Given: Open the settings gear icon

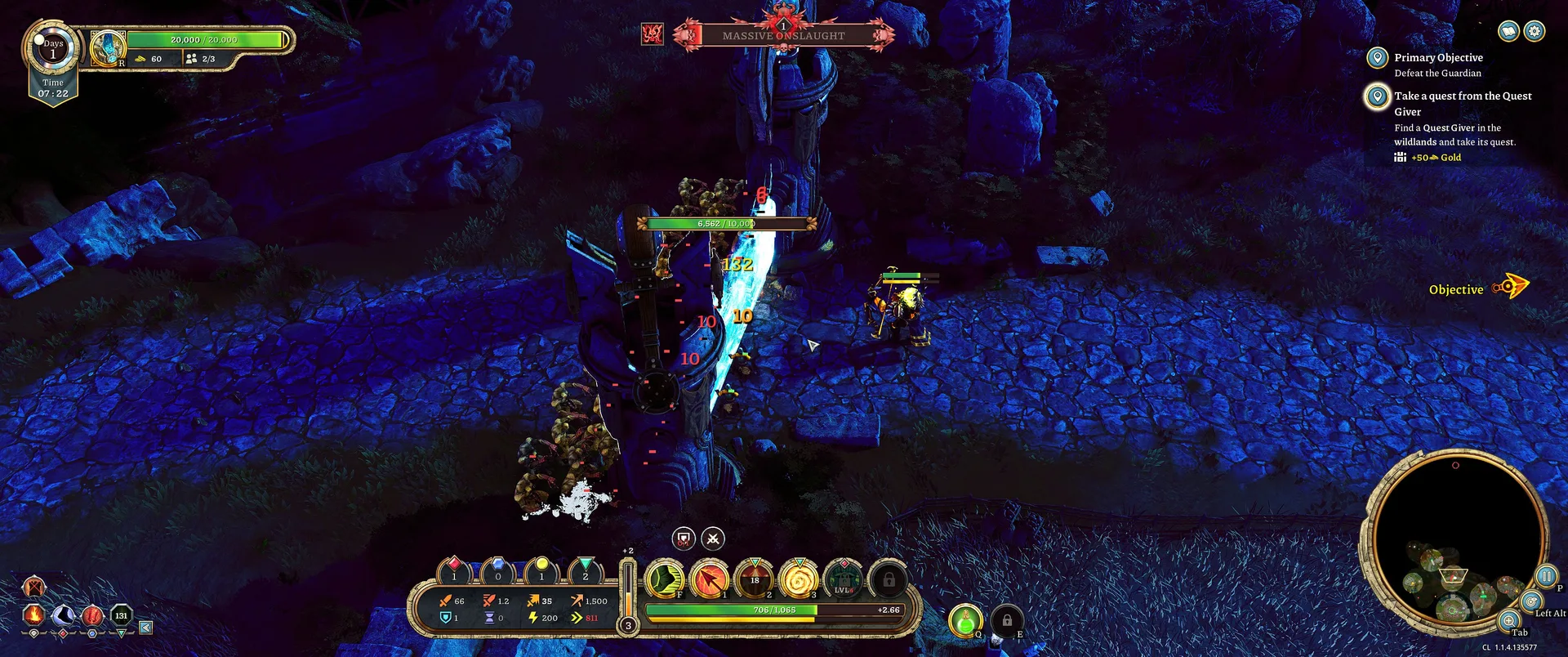Looking at the screenshot, I should click(x=1535, y=31).
